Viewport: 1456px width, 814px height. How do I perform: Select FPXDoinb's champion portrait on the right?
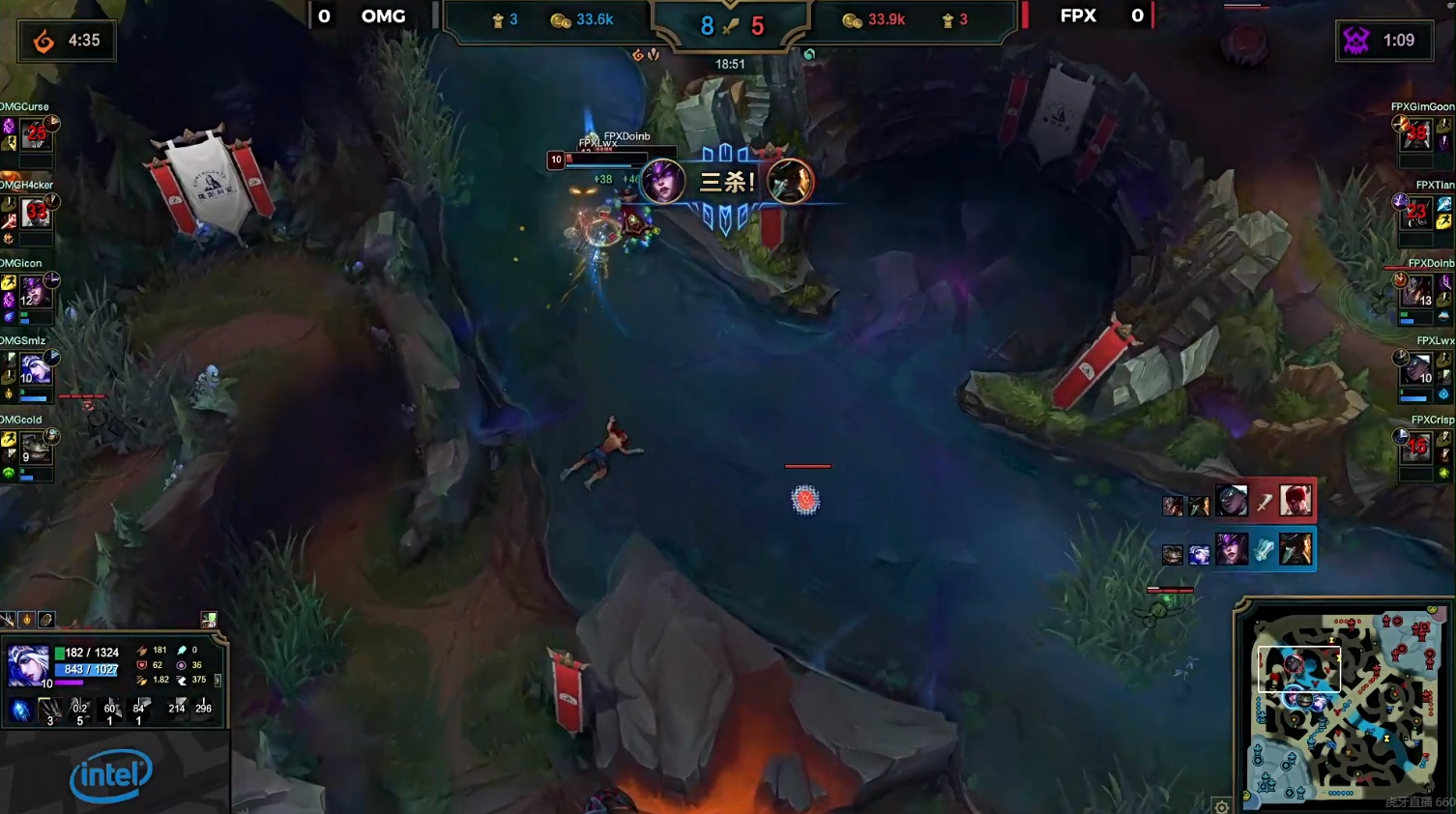click(x=1417, y=292)
